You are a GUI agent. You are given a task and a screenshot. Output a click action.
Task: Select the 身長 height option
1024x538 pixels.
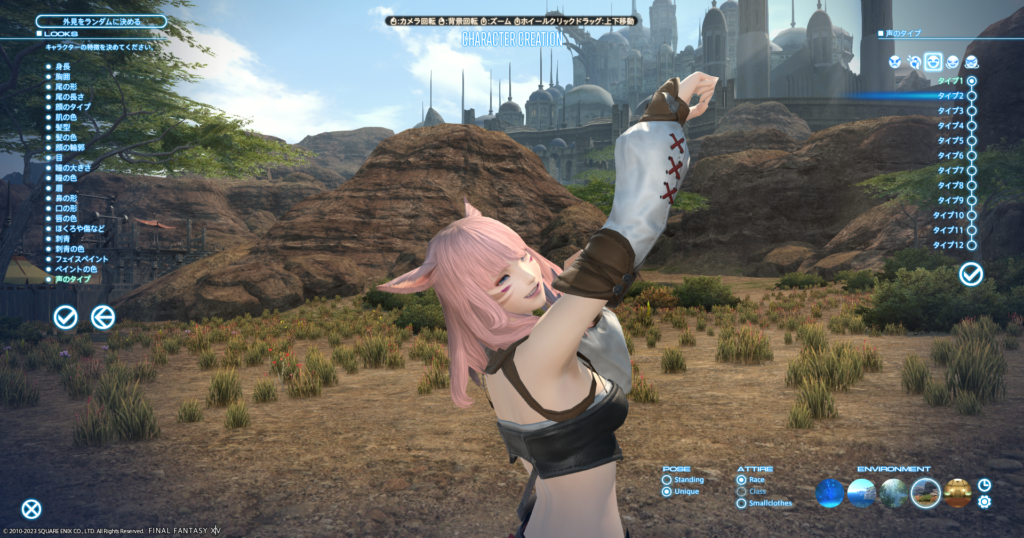[x=63, y=66]
